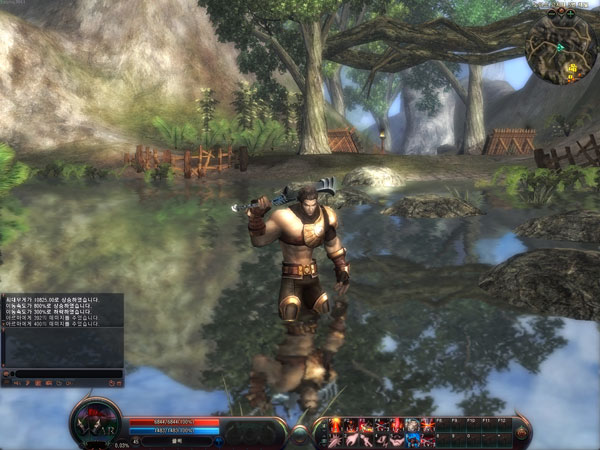Trigger the F6 pale face skill
Viewport: 600px width, 450px height.
tap(411, 425)
